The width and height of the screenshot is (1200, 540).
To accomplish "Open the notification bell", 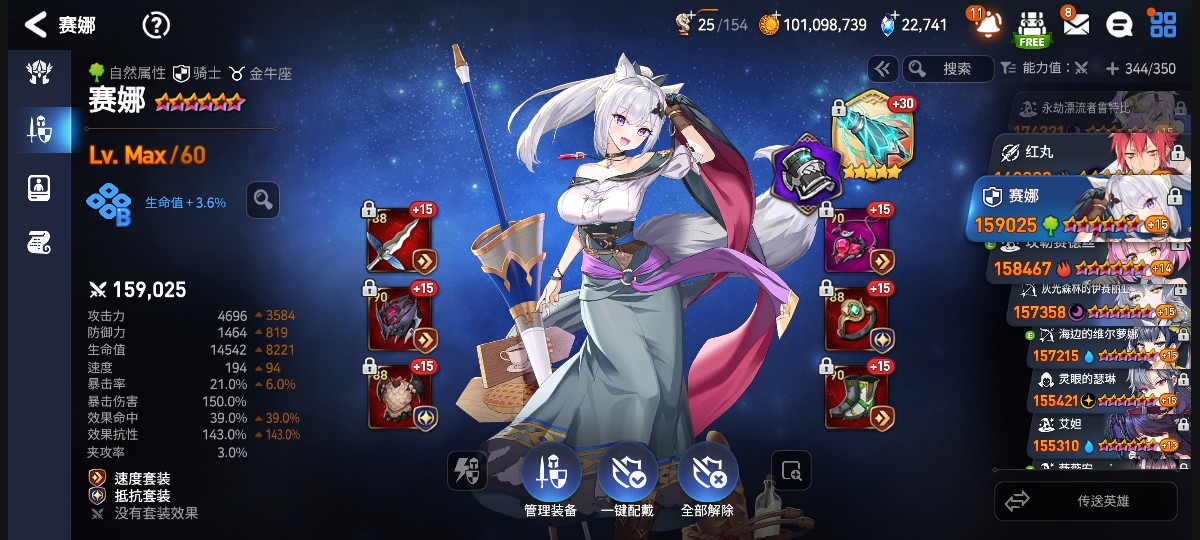I will point(985,24).
